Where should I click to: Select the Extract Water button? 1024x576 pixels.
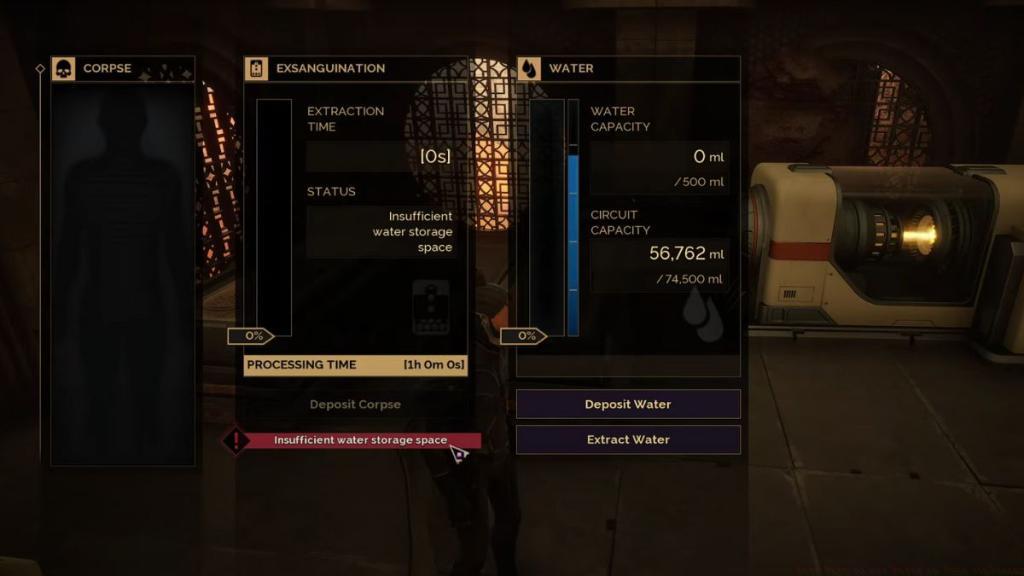click(x=628, y=440)
